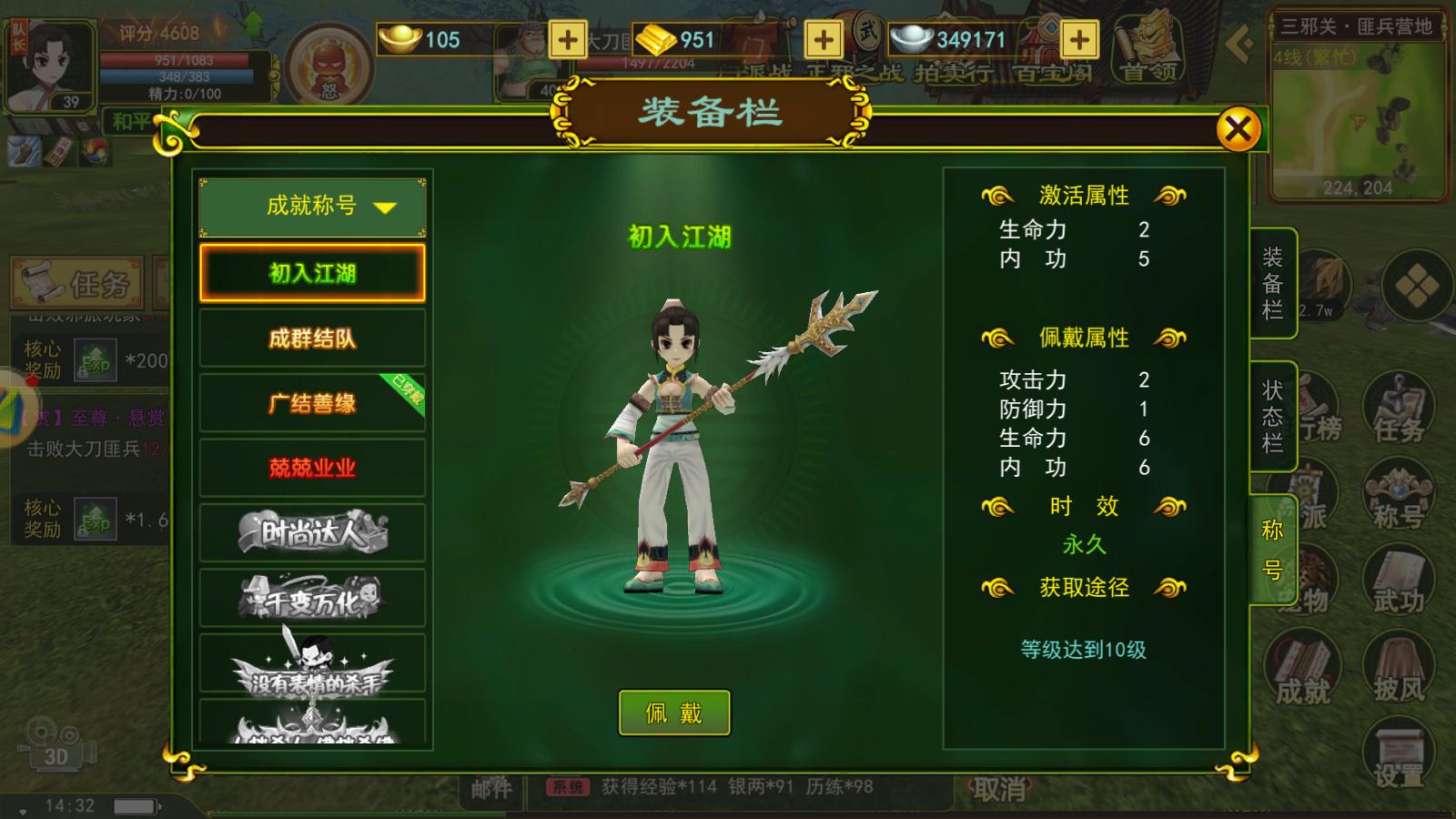
Task: Switch selection to 成群结队 title
Action: click(x=312, y=339)
